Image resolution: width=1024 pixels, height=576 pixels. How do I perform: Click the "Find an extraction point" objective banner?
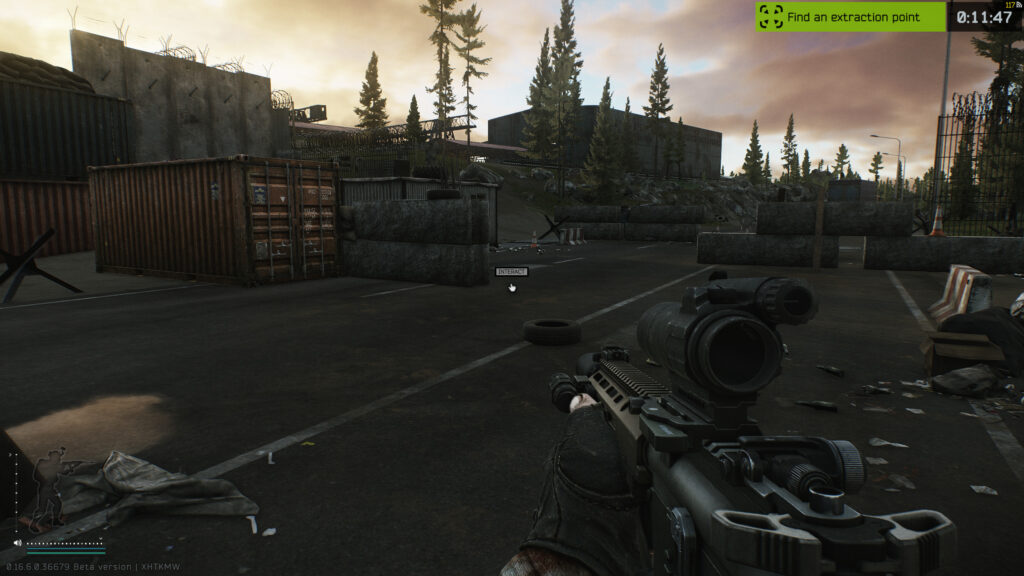click(850, 16)
